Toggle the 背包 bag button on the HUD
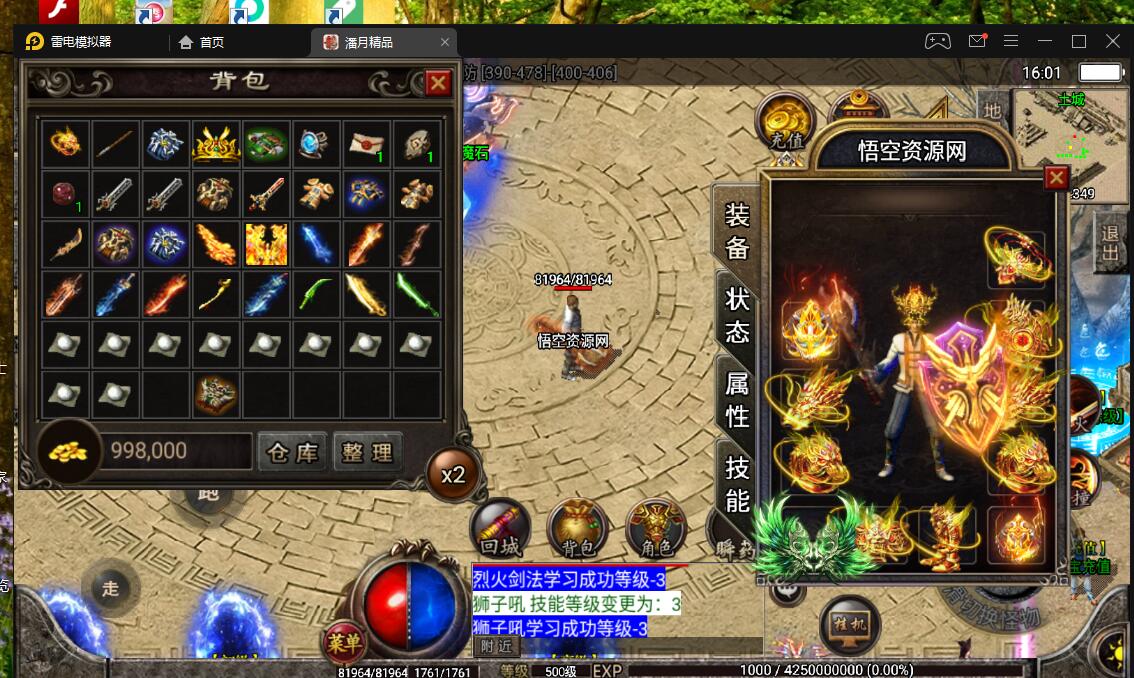Screen dimensions: 1134x678 (x=578, y=528)
